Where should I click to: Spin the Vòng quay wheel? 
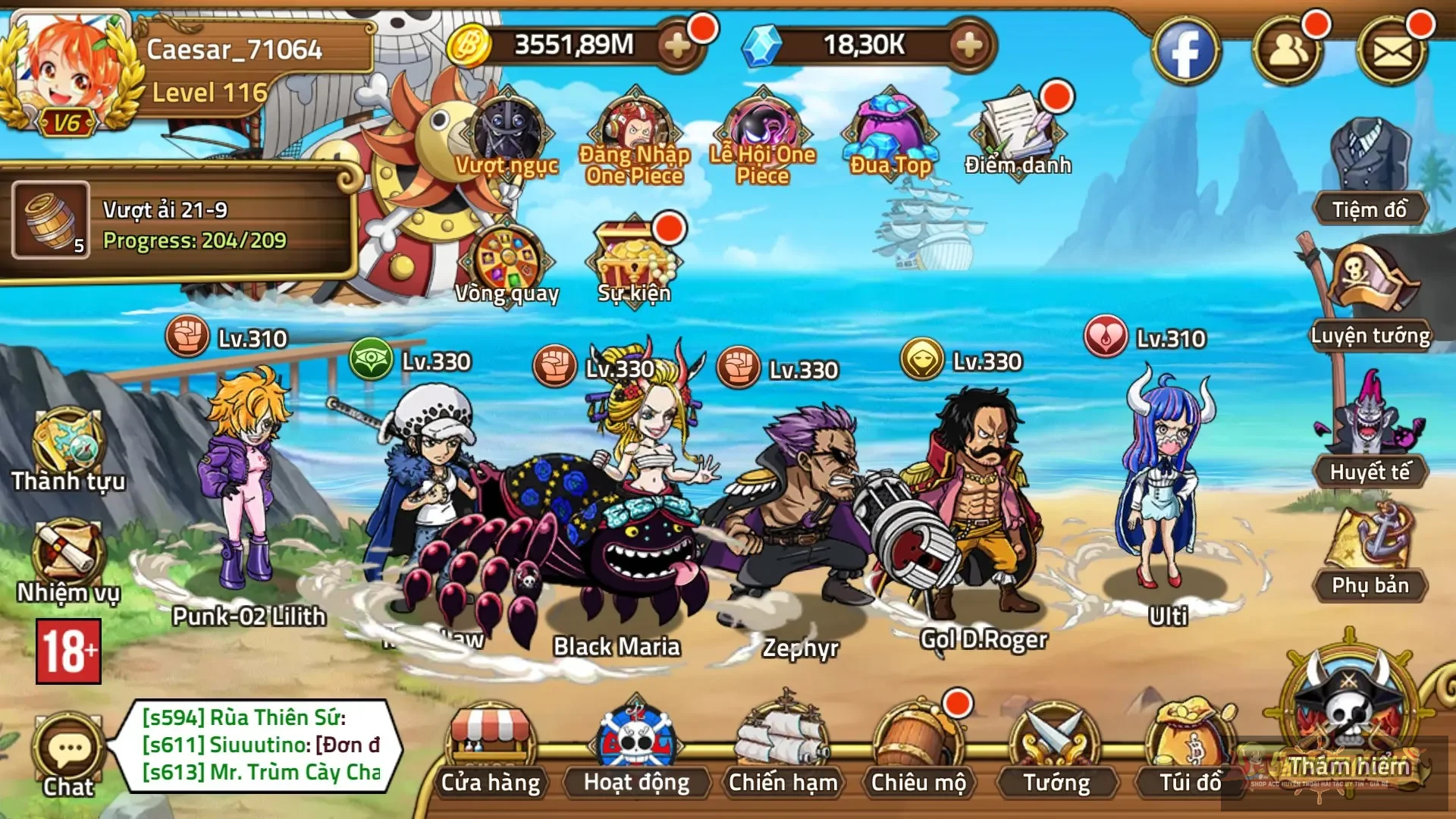(x=508, y=265)
